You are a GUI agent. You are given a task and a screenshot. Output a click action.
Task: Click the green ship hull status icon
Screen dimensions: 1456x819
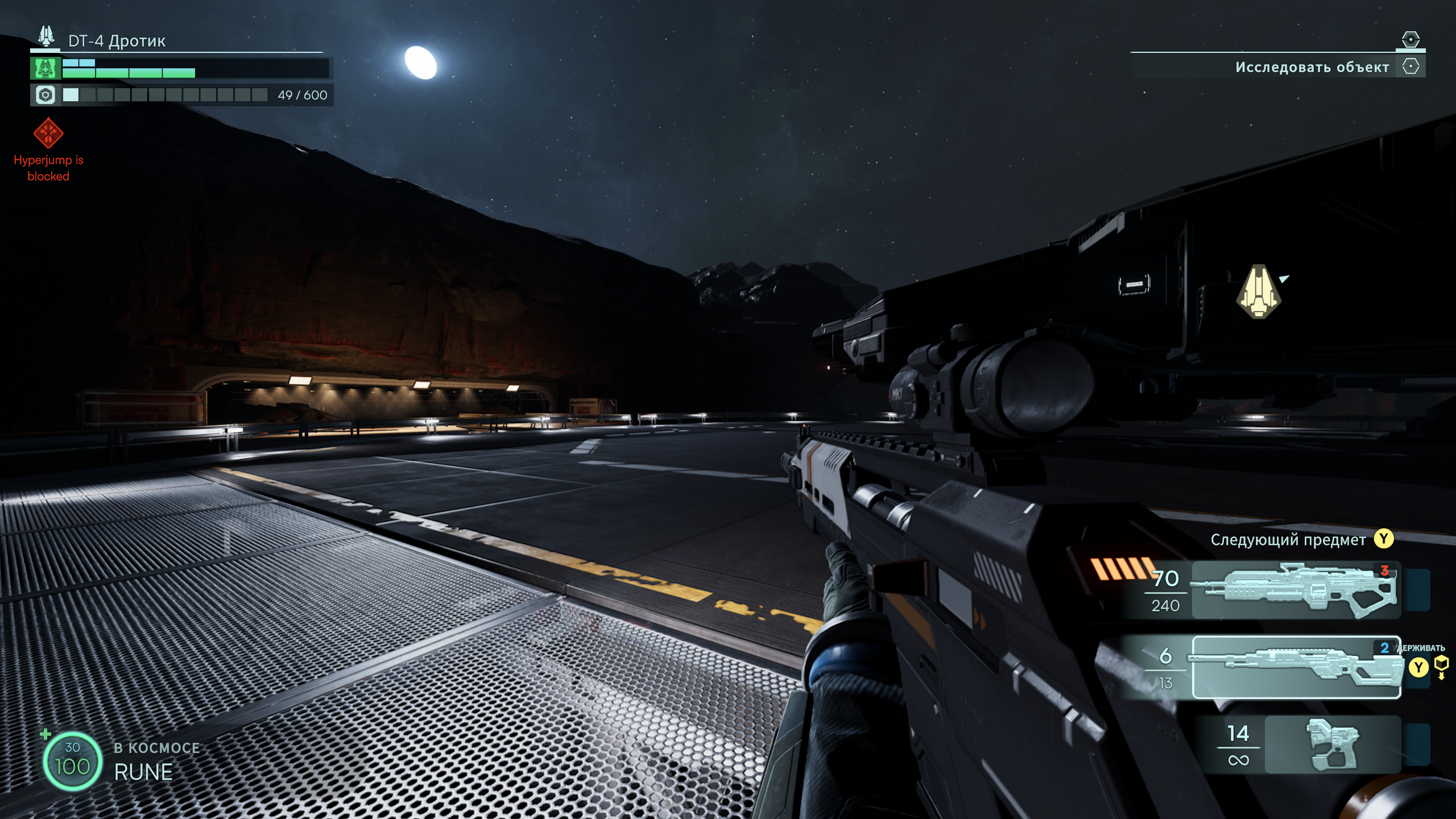[45, 68]
